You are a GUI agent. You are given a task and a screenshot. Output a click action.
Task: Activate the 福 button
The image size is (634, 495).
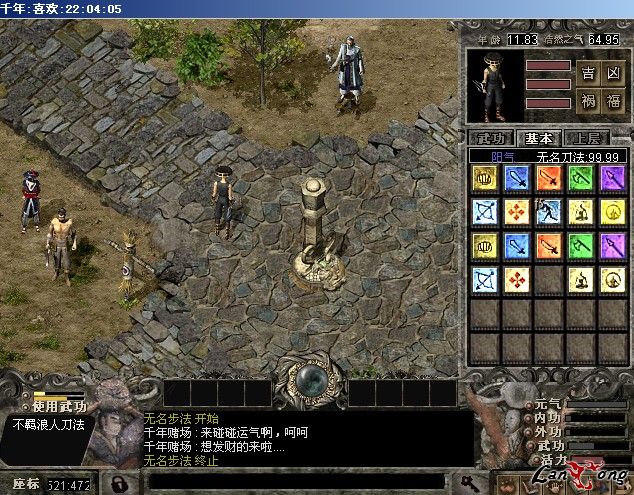pyautogui.click(x=614, y=100)
